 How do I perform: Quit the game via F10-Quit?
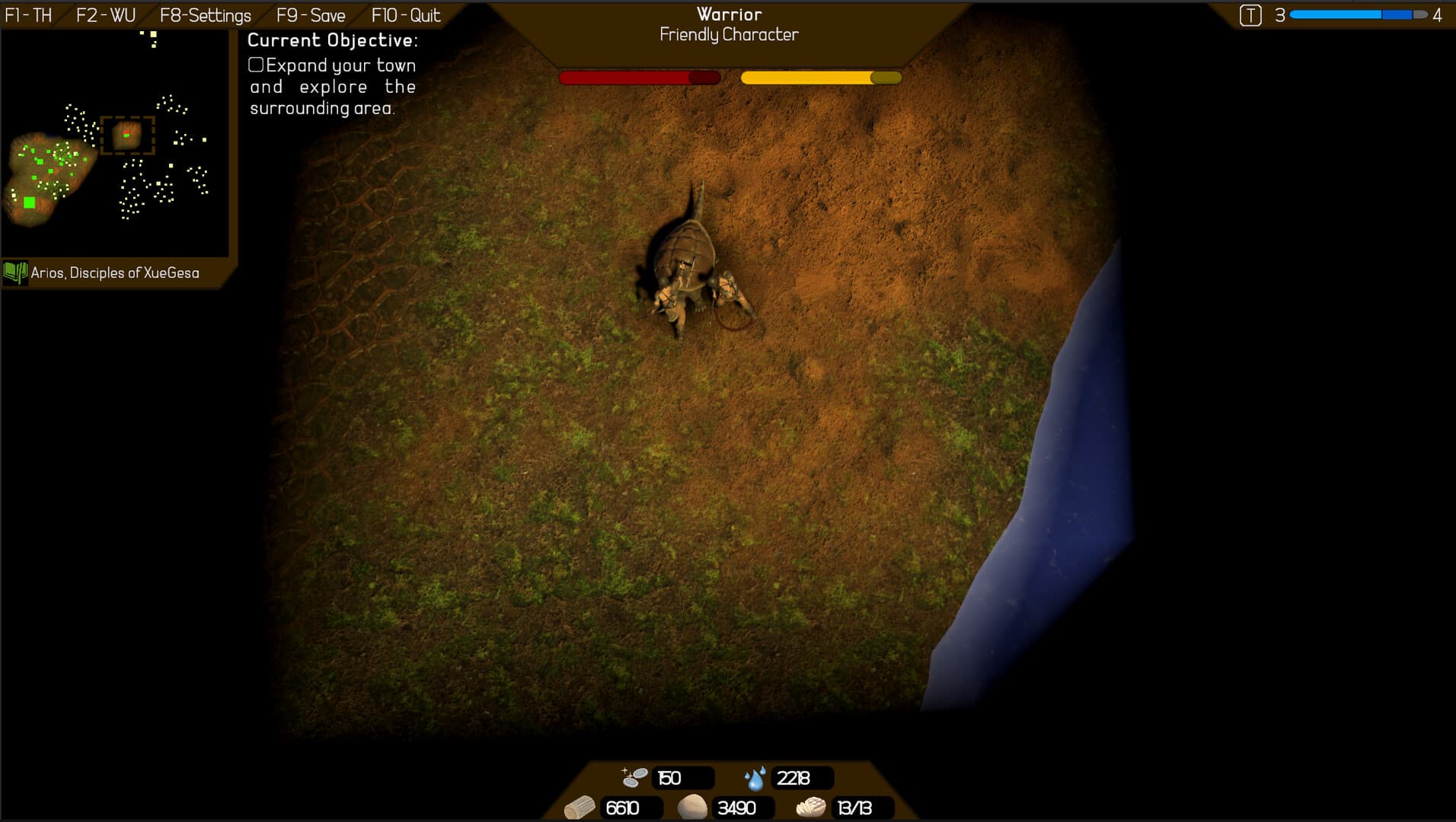[x=404, y=14]
